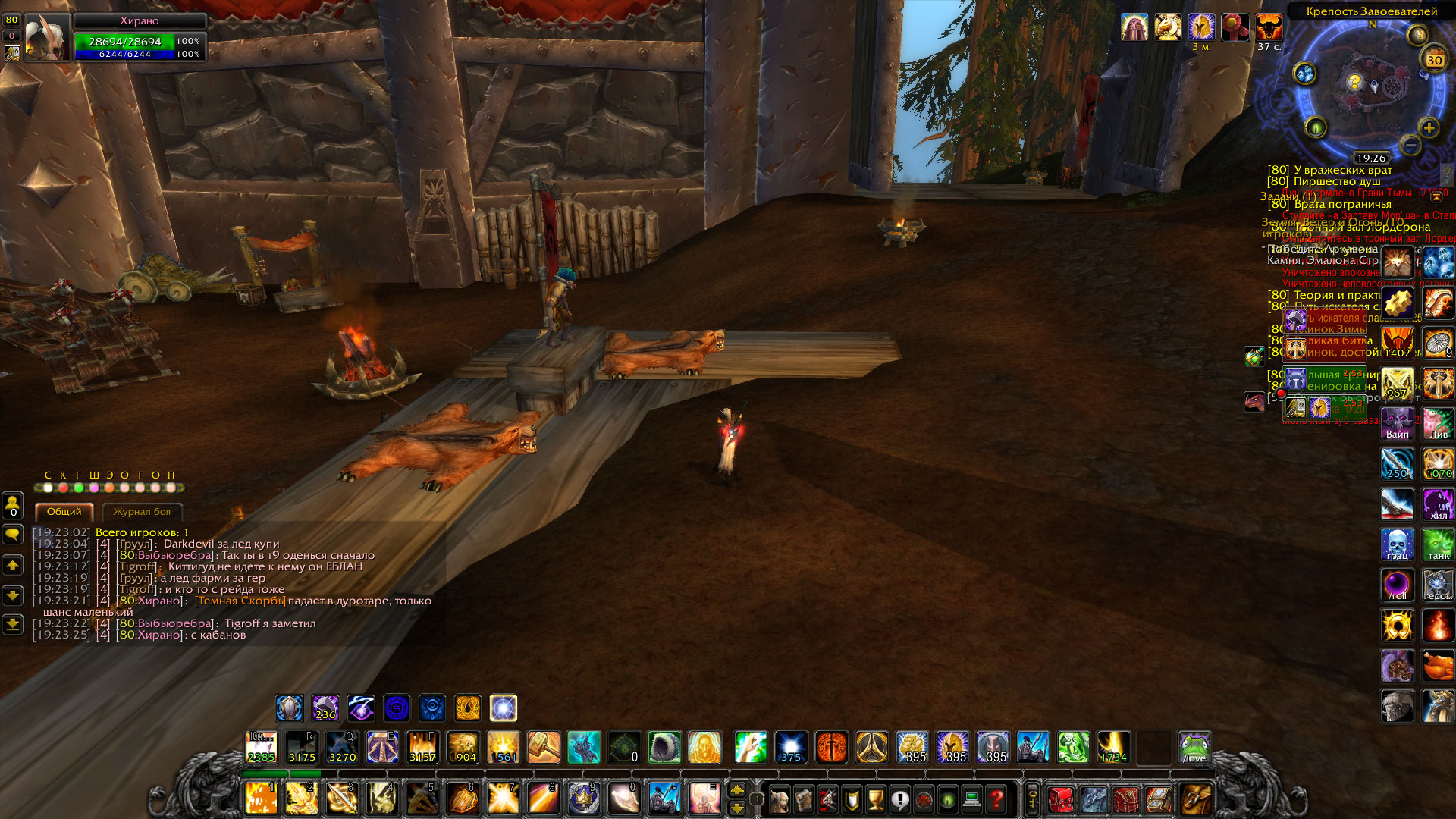
Task: Use the golden hammer ability icon
Action: [x=543, y=748]
